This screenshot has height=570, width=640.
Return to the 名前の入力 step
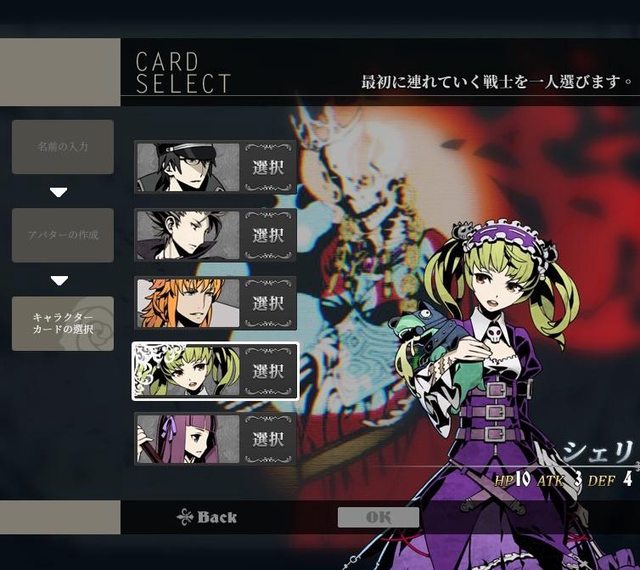coord(63,147)
